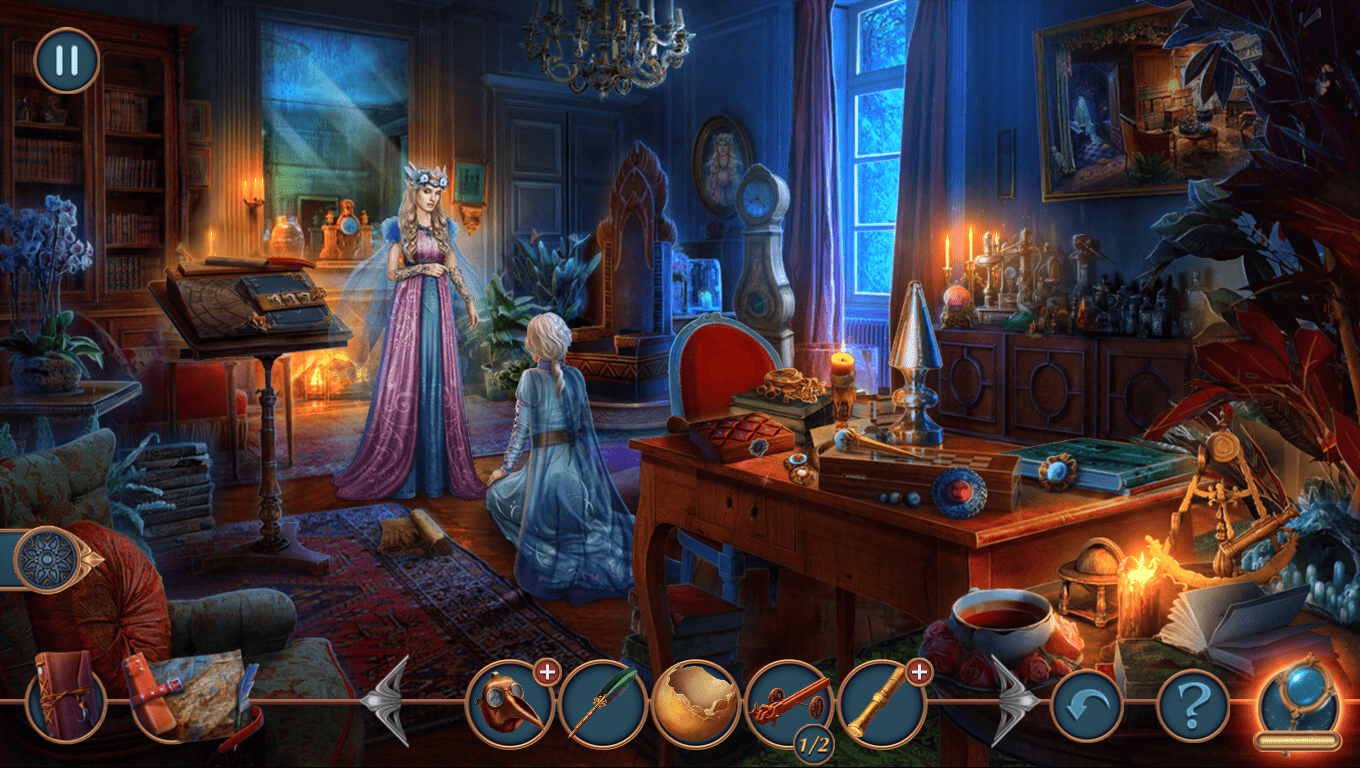Choose the broken golden globe item
Screen dimensions: 1360x768
695,703
